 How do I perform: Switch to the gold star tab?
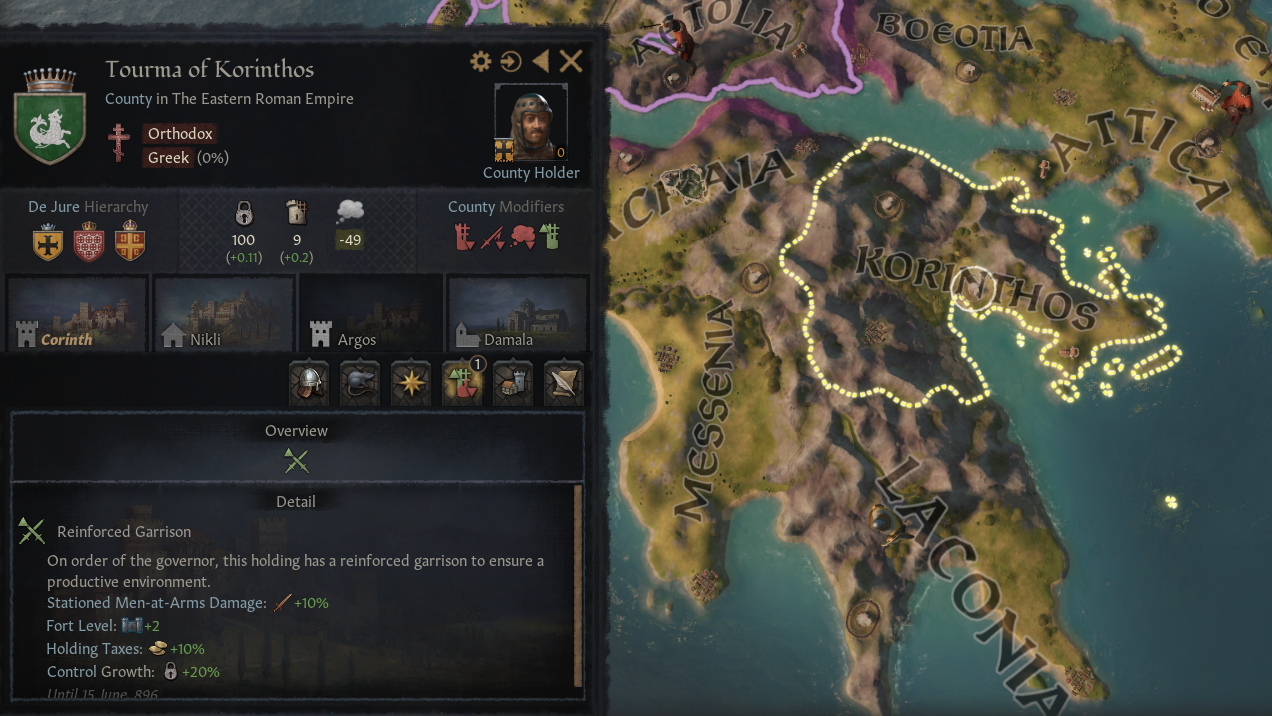coord(411,384)
